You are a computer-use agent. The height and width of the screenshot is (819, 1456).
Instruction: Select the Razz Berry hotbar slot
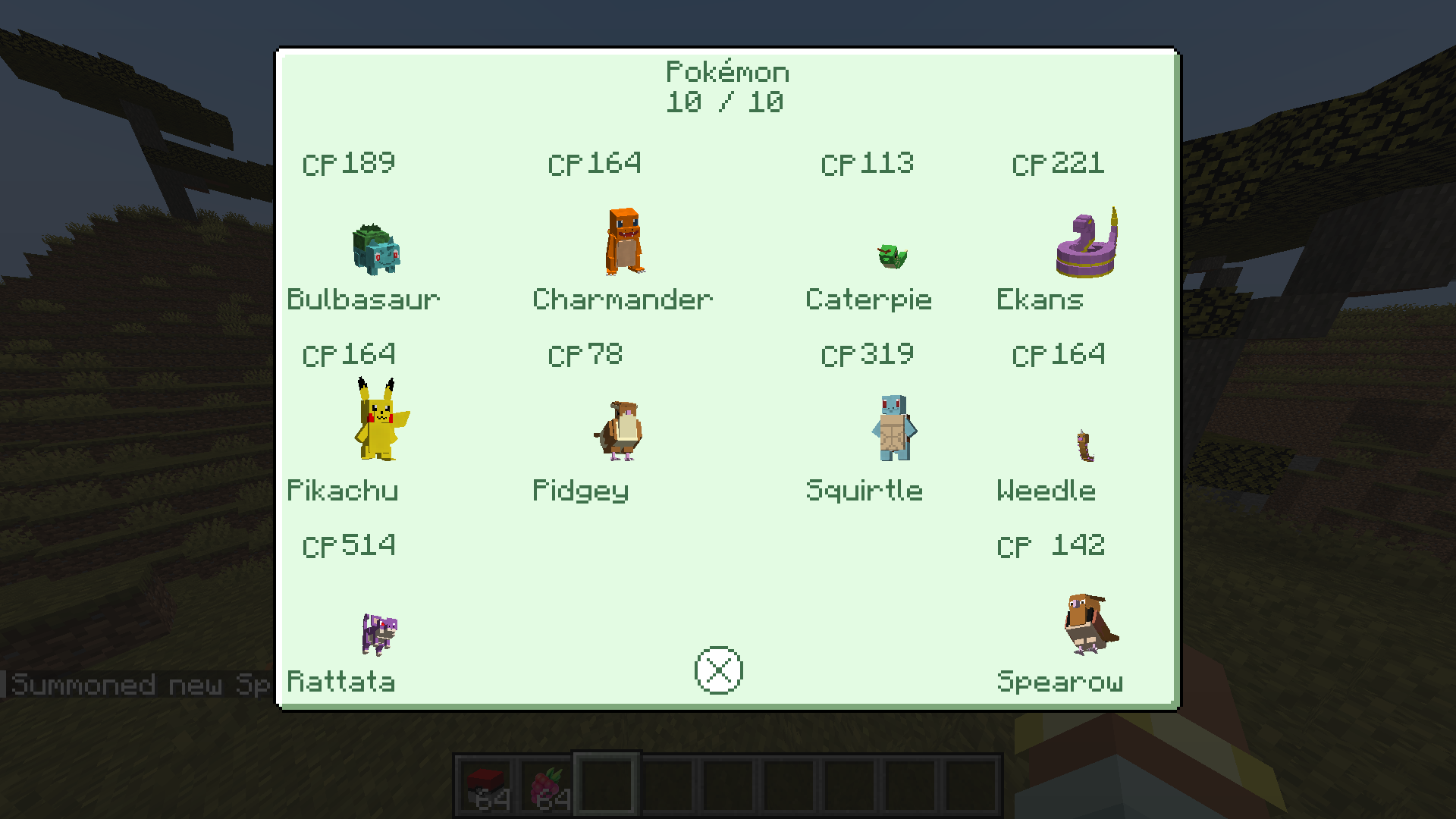547,785
